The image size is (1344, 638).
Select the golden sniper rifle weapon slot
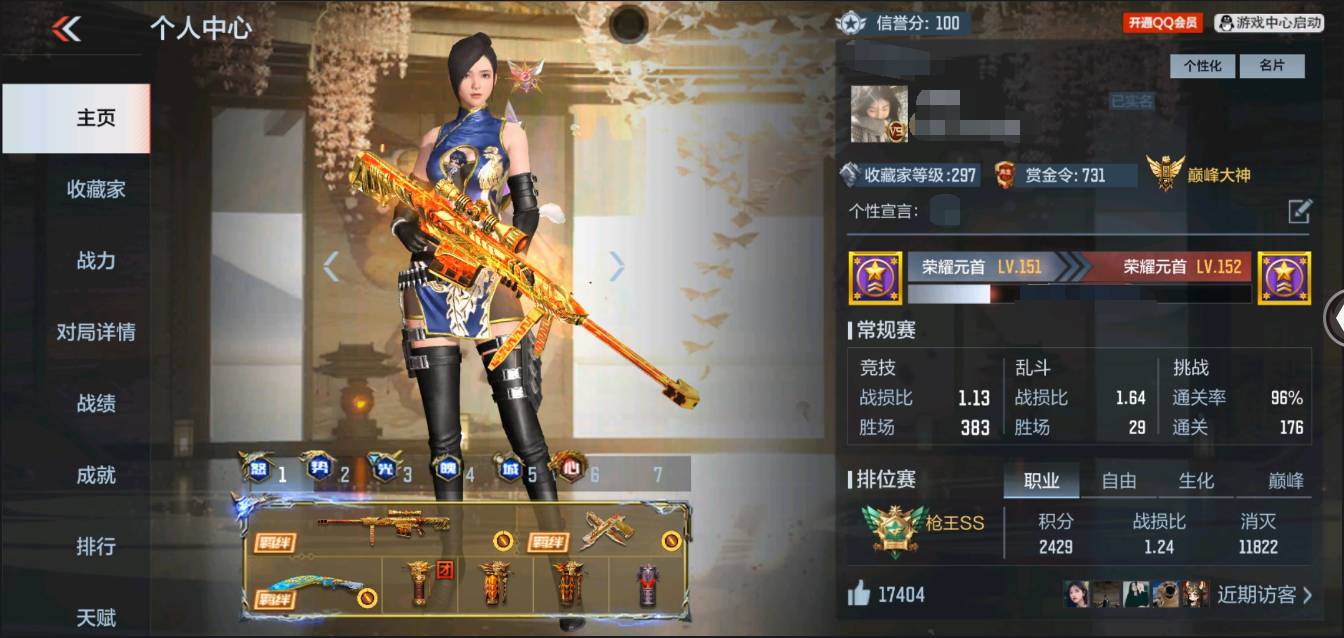[x=384, y=525]
